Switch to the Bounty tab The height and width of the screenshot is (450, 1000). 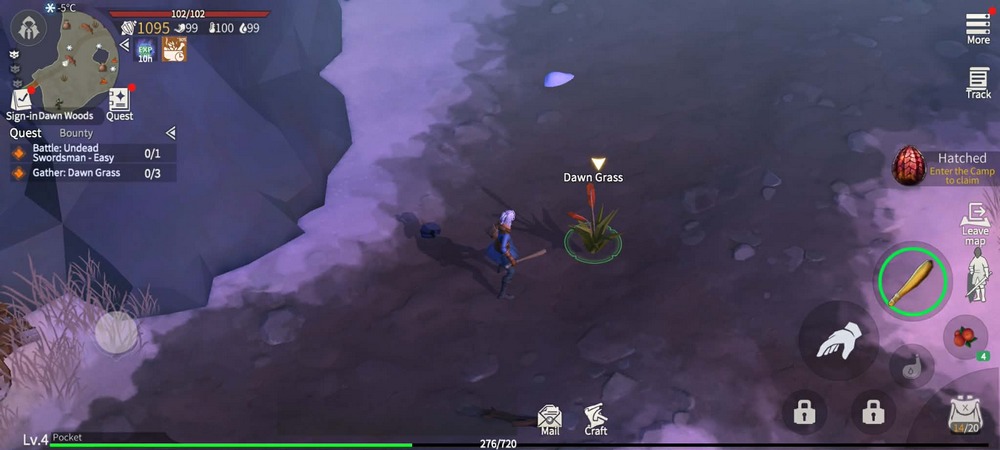coord(76,133)
